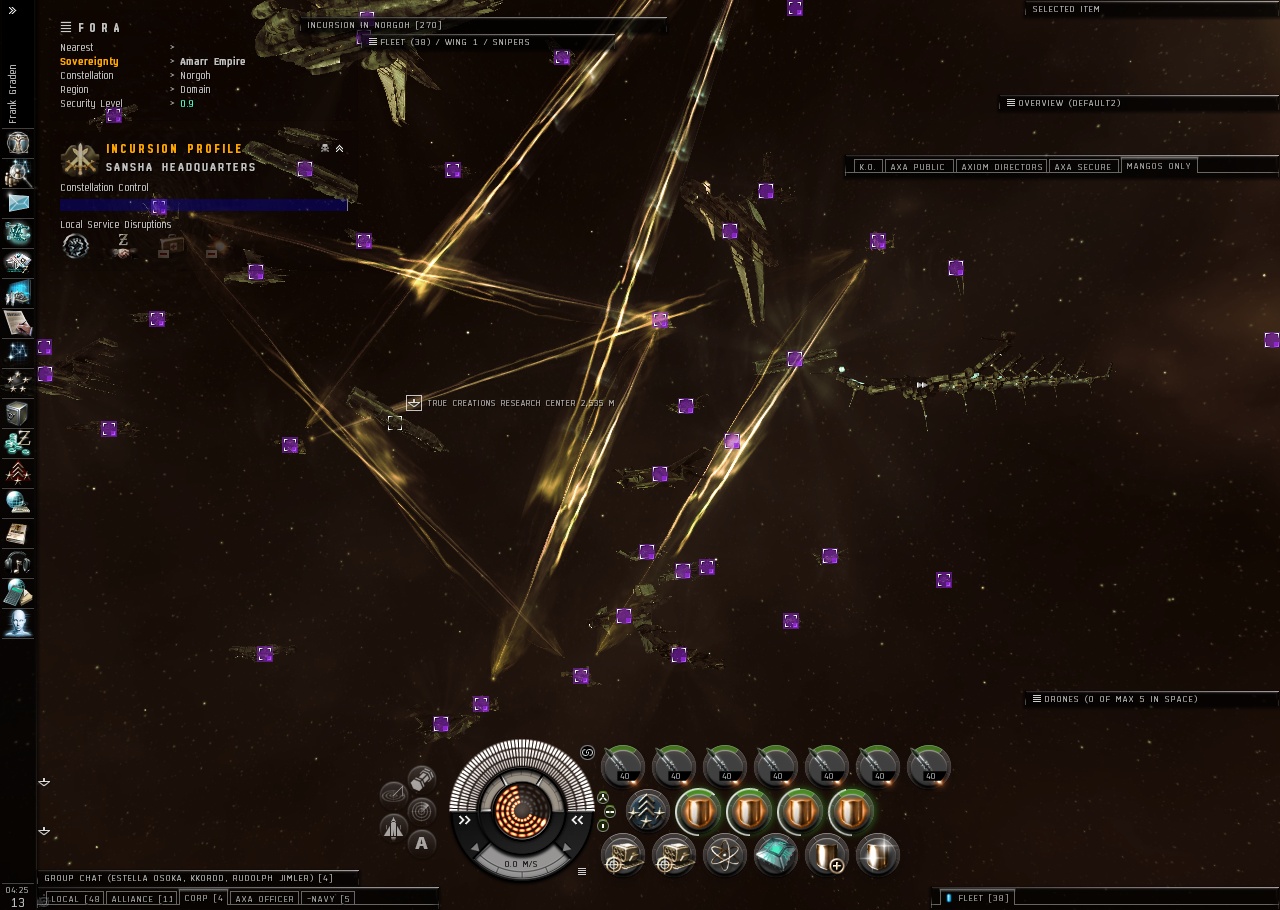
Task: Toggle the autopilot A button
Action: [421, 843]
